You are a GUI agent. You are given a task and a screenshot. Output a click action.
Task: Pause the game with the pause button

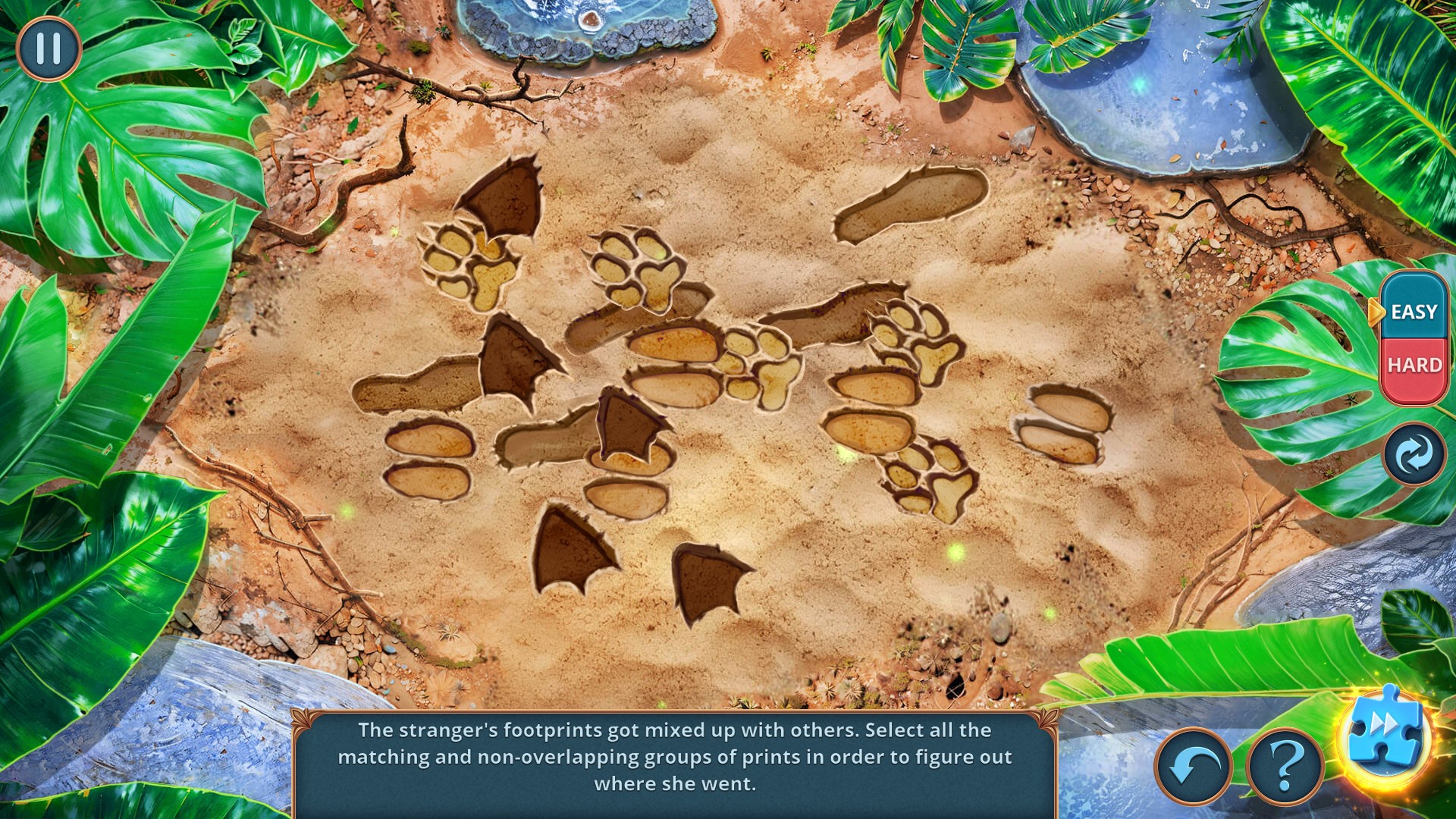[49, 49]
